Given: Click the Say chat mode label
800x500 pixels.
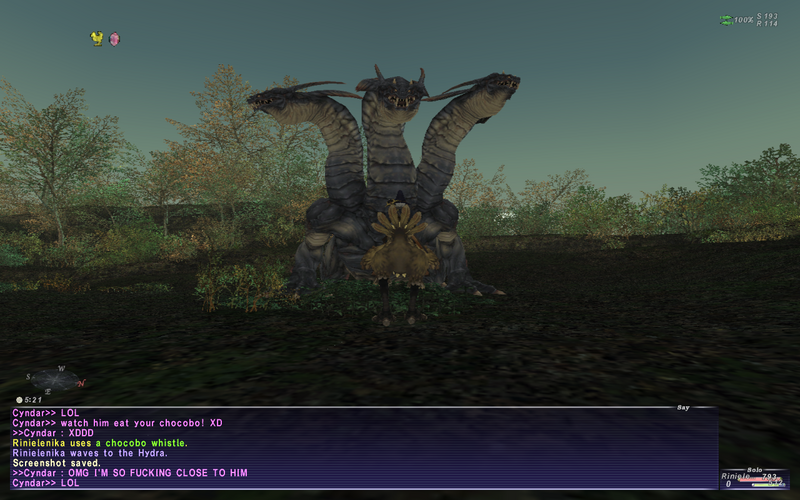Looking at the screenshot, I should [x=683, y=407].
